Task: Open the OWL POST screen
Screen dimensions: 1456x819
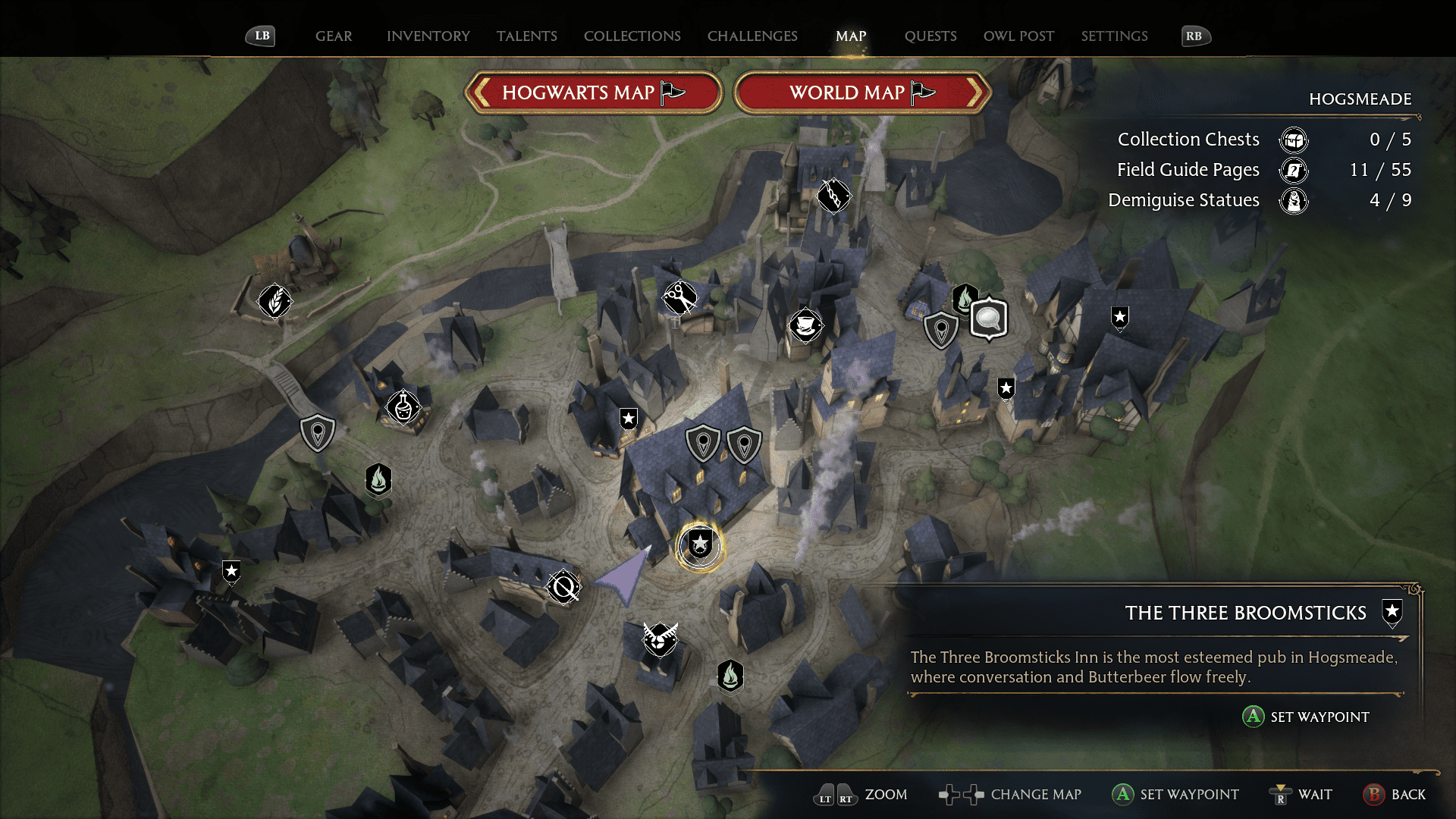Action: 1018,36
